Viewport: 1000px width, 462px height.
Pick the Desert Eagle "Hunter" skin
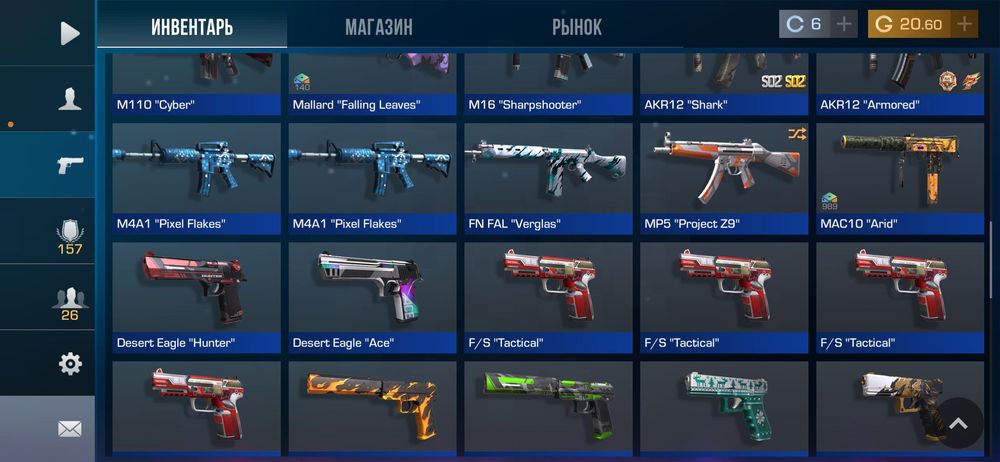[197, 297]
